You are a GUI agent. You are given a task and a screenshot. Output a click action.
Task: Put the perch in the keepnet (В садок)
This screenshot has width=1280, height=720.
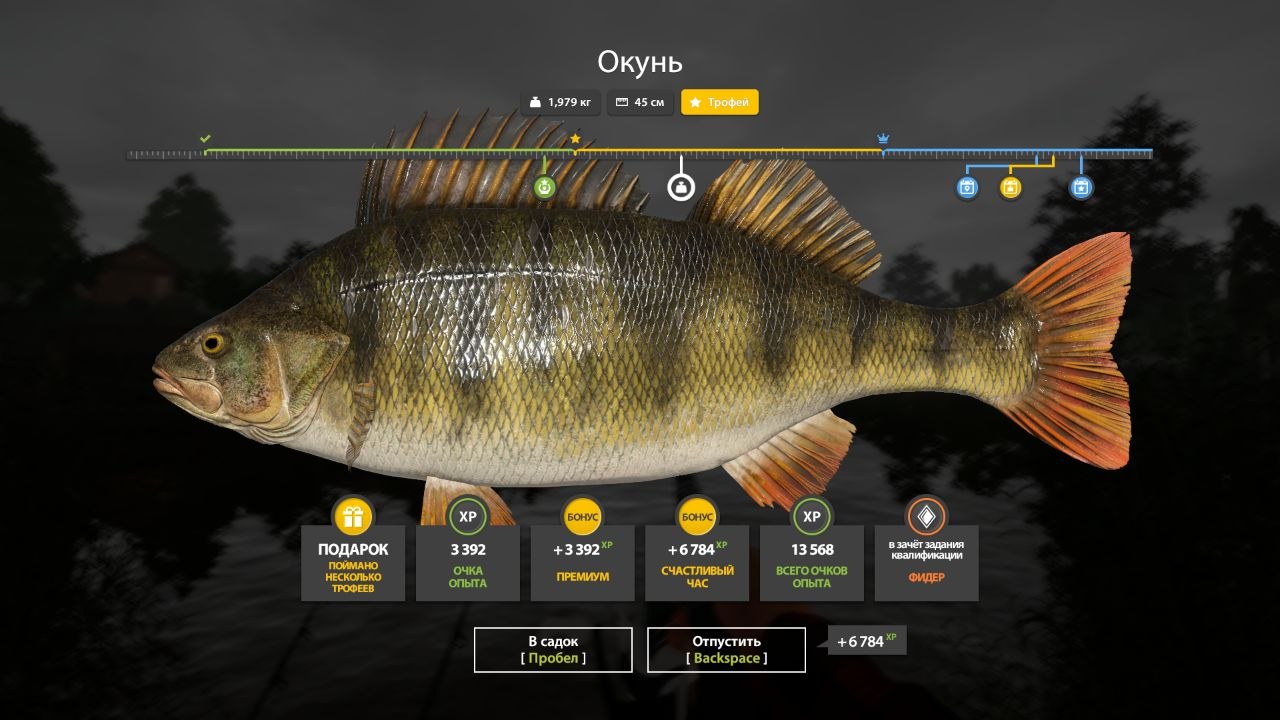[x=553, y=649]
